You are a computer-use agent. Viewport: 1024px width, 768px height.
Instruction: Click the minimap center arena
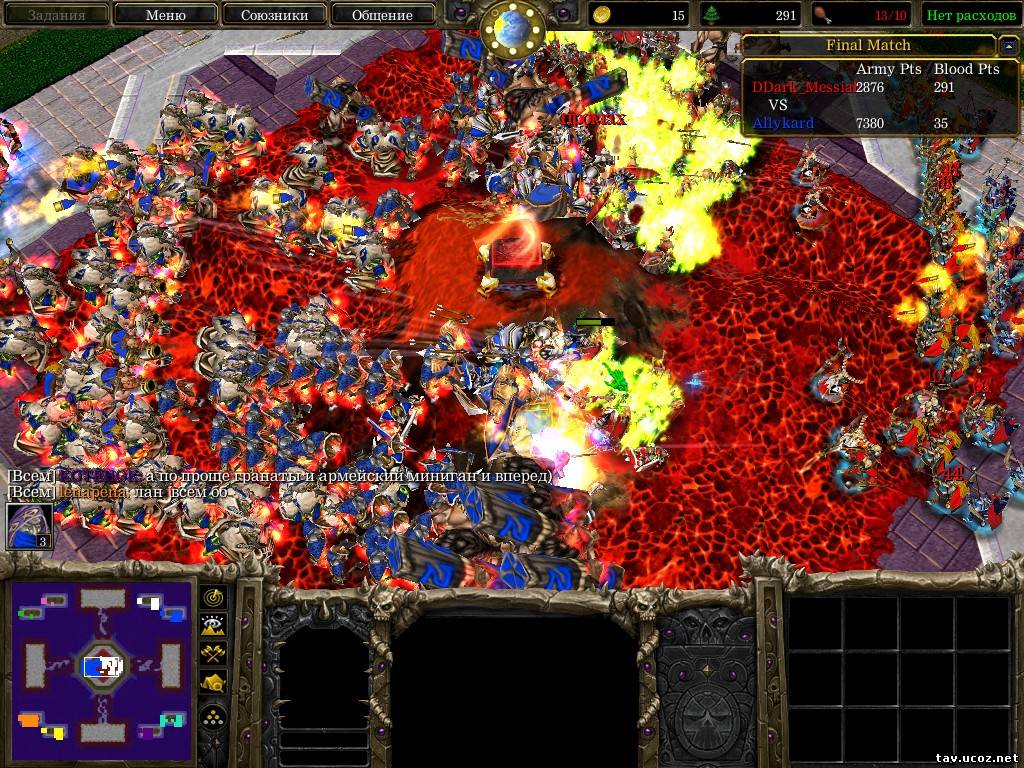101,664
